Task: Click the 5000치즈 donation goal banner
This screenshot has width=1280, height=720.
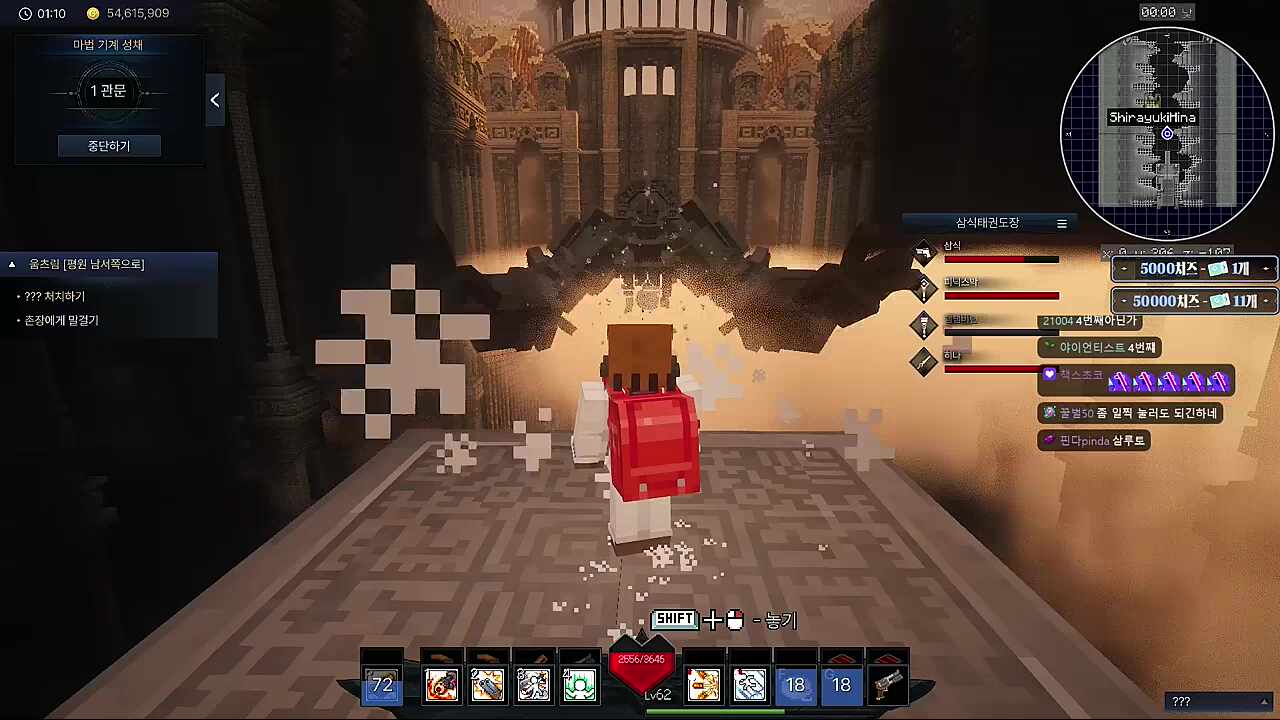Action: pos(1195,269)
